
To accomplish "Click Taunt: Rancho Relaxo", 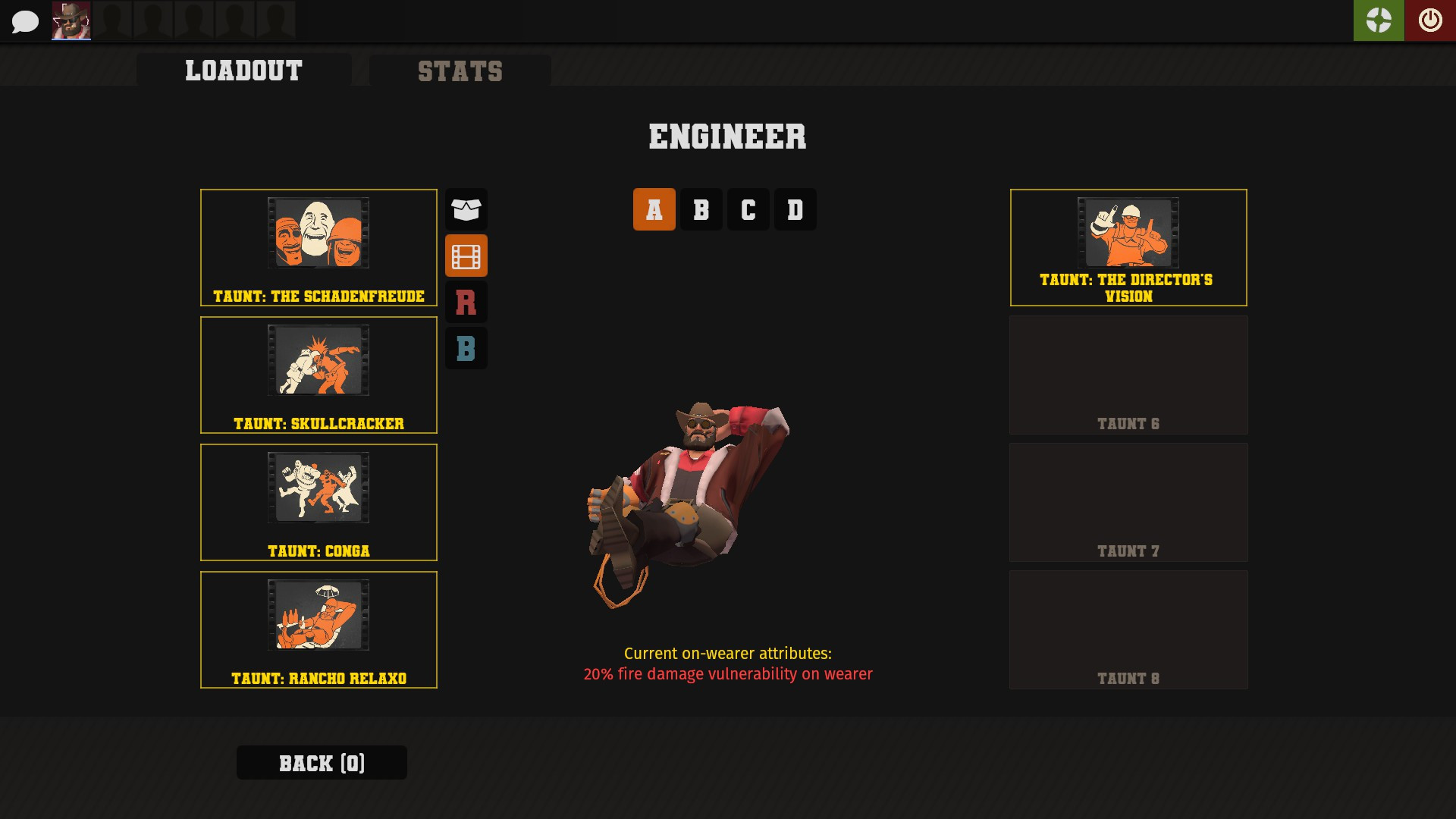I will pos(318,629).
